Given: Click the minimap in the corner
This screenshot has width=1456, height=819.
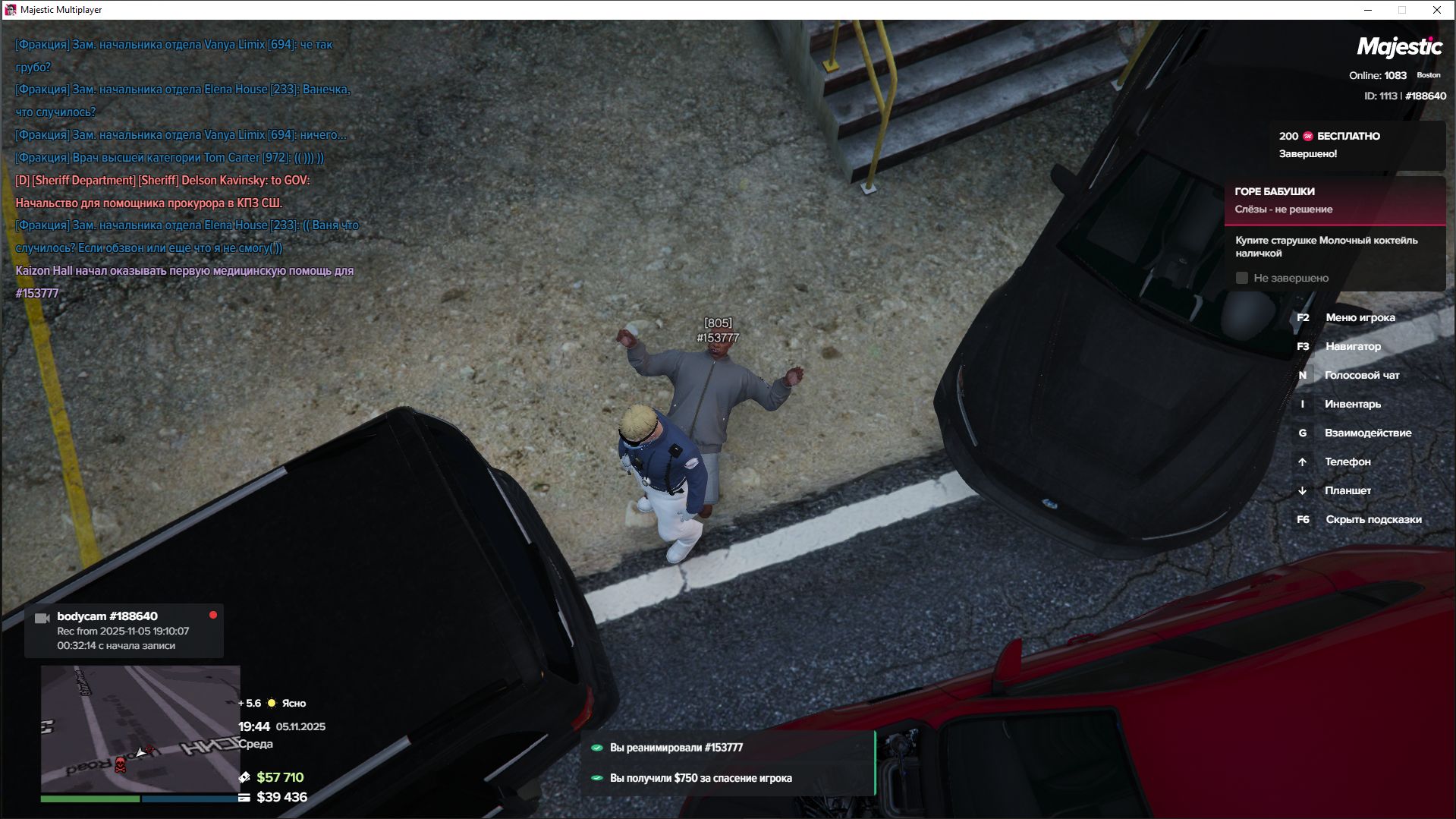Looking at the screenshot, I should (140, 729).
